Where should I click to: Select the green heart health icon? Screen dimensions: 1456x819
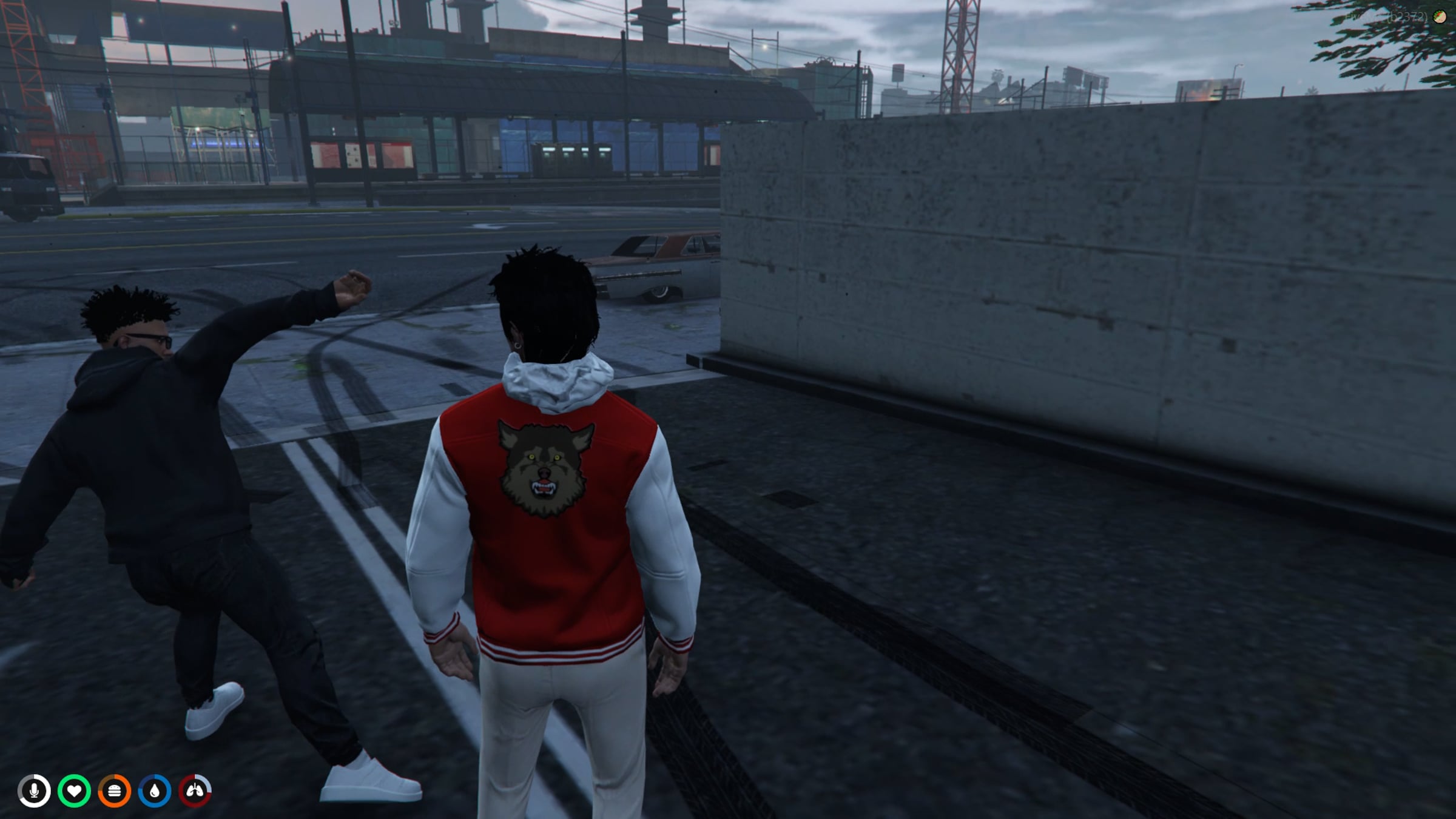click(x=74, y=791)
